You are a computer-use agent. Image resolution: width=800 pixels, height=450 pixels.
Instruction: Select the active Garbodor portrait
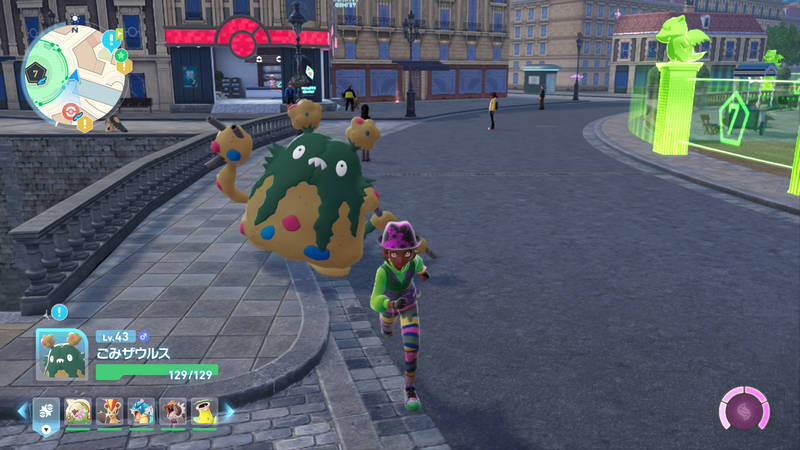(x=62, y=355)
